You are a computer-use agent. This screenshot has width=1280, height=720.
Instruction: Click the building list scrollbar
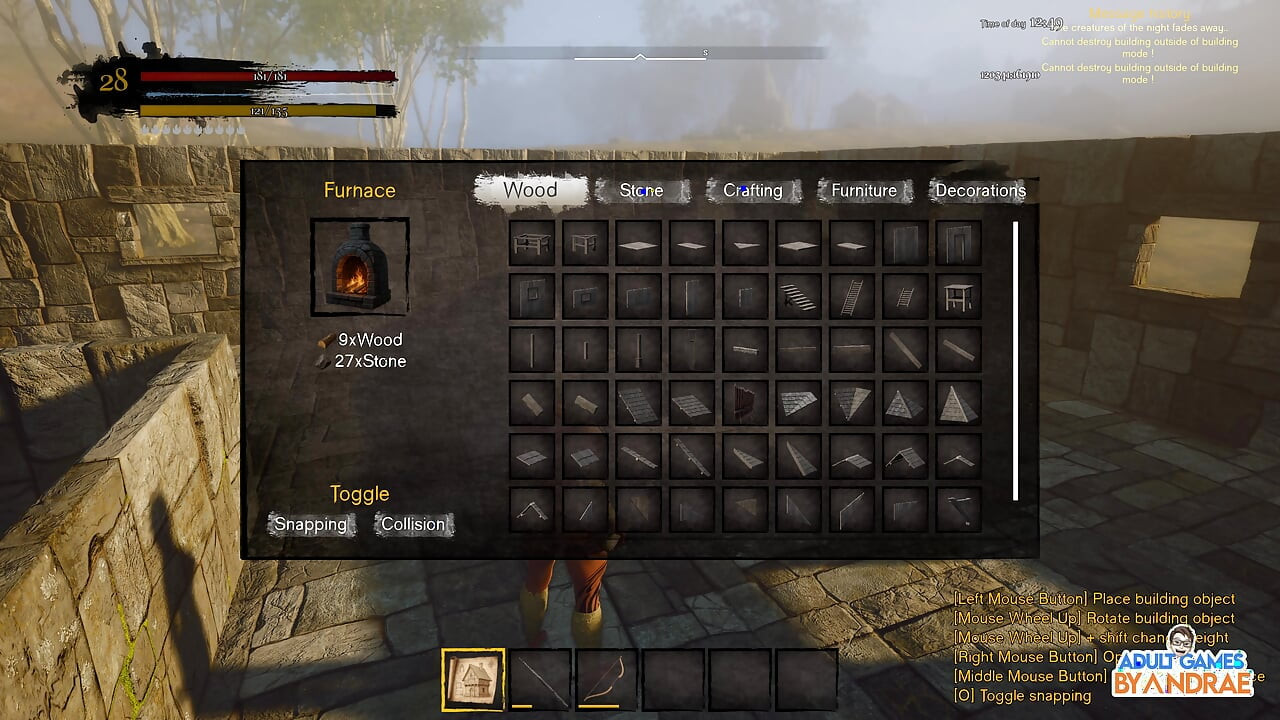click(1016, 360)
